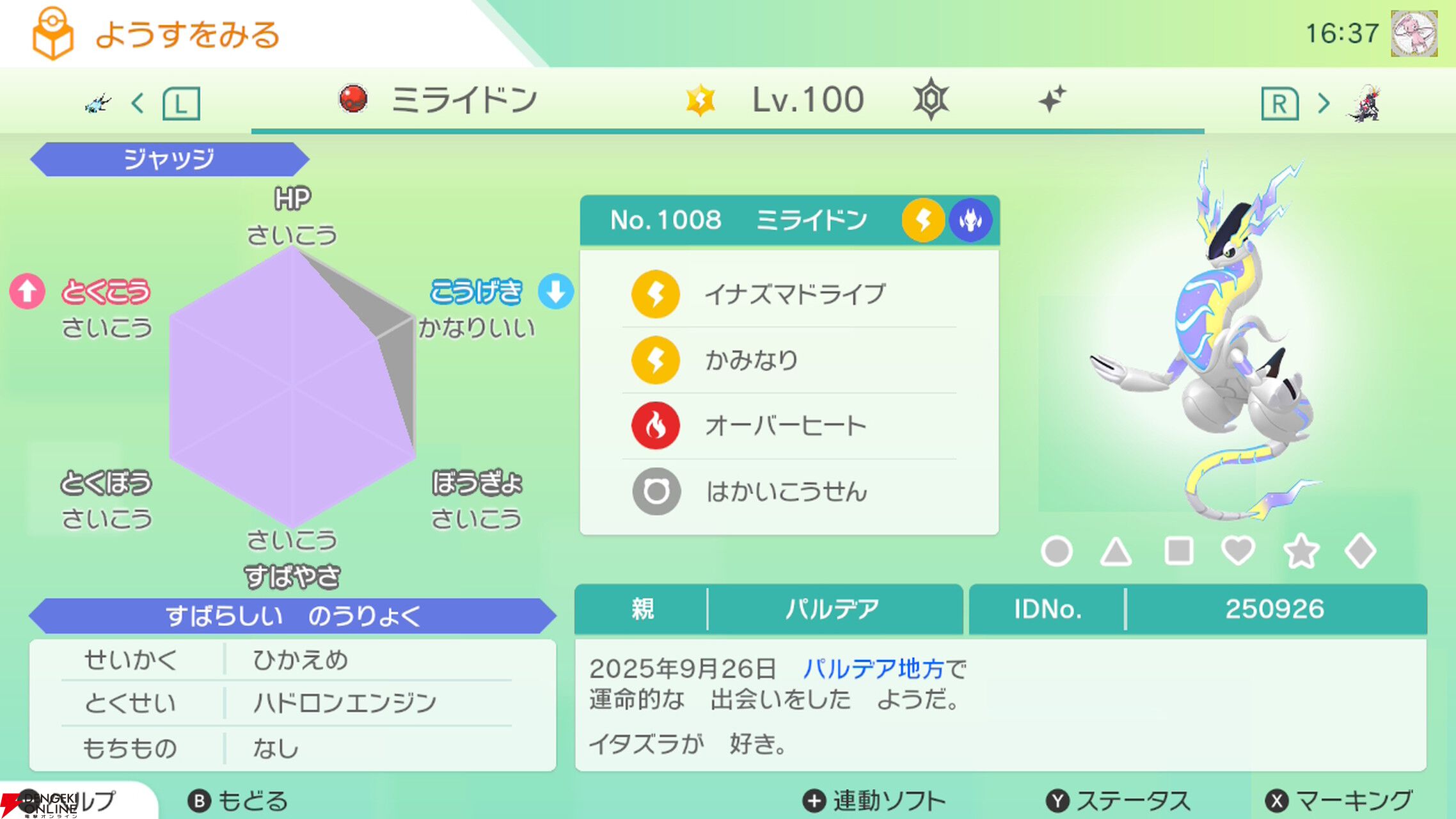This screenshot has height=819, width=1456.
Task: Click the Fire icon for オーバーヒート
Action: click(655, 424)
